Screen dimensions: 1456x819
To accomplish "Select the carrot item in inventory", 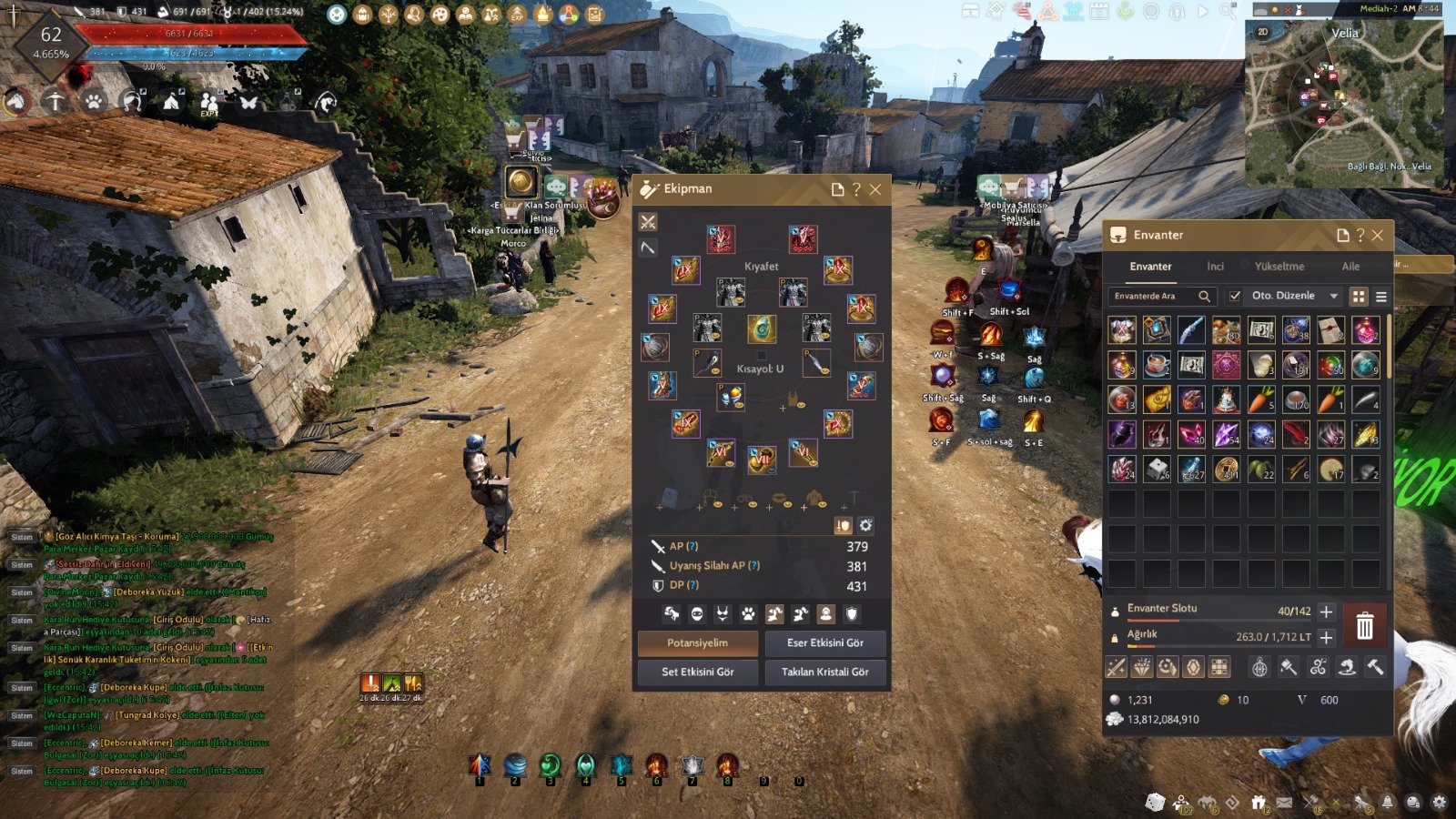I will [x=1260, y=399].
